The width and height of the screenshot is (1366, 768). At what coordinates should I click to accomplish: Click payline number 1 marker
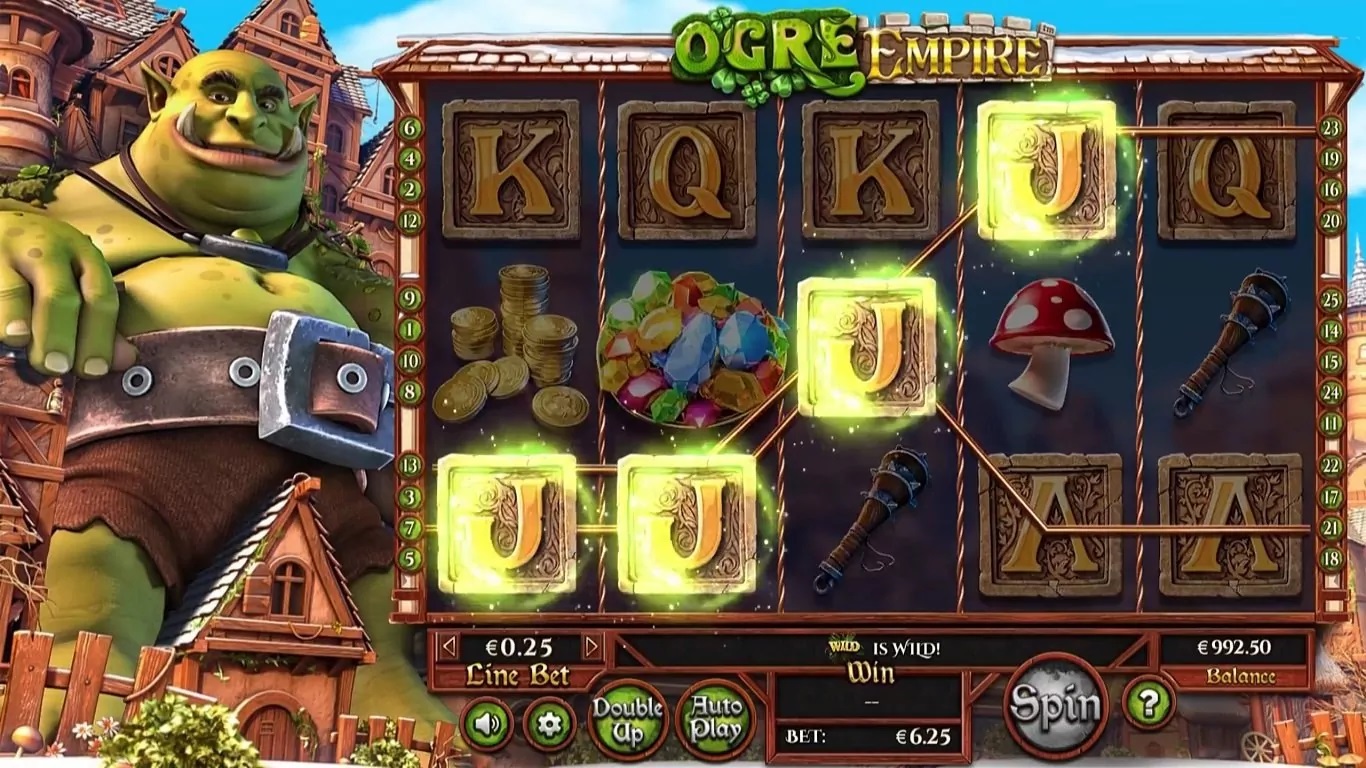click(x=410, y=329)
